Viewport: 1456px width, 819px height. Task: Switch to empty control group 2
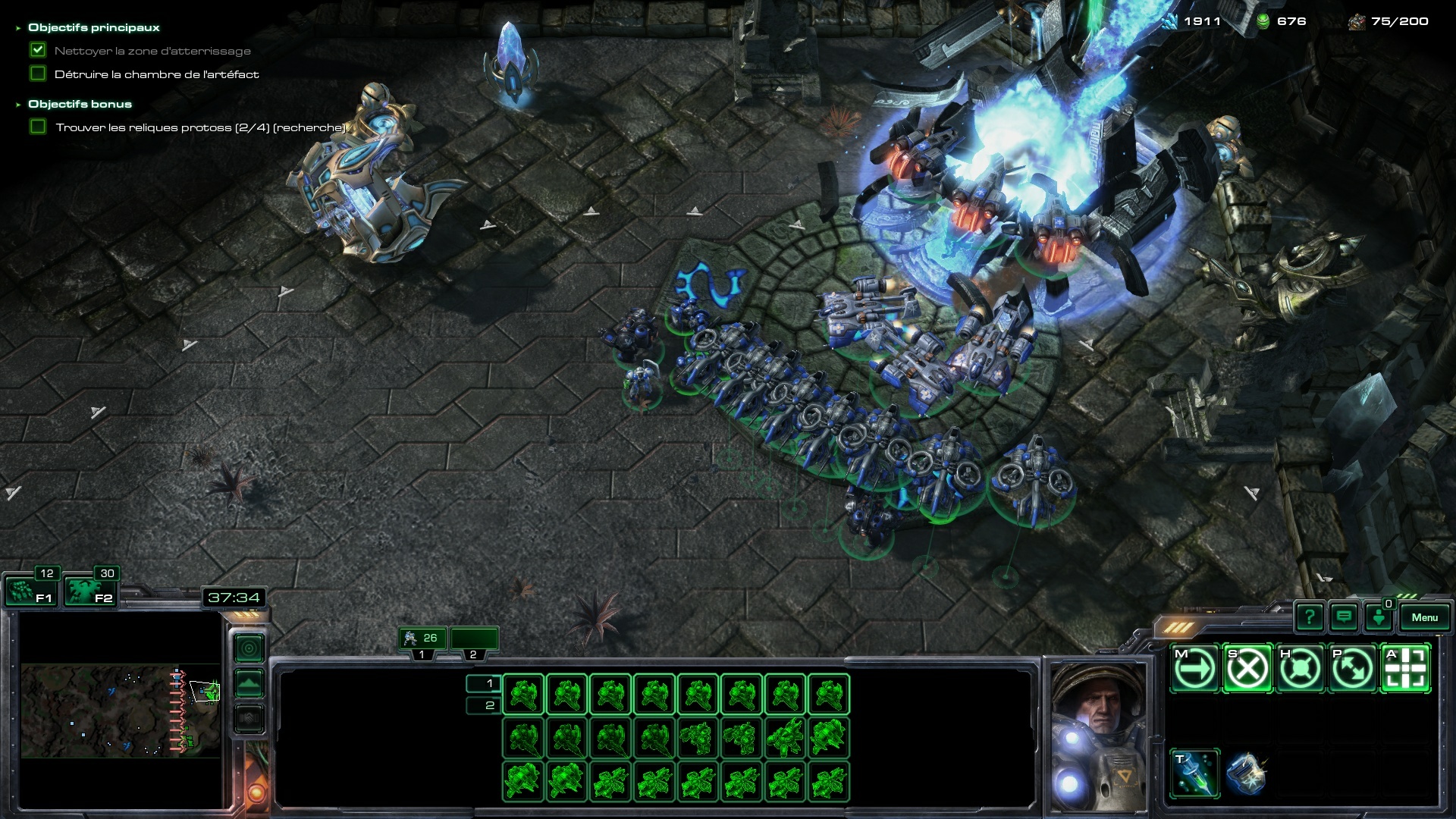(x=474, y=639)
